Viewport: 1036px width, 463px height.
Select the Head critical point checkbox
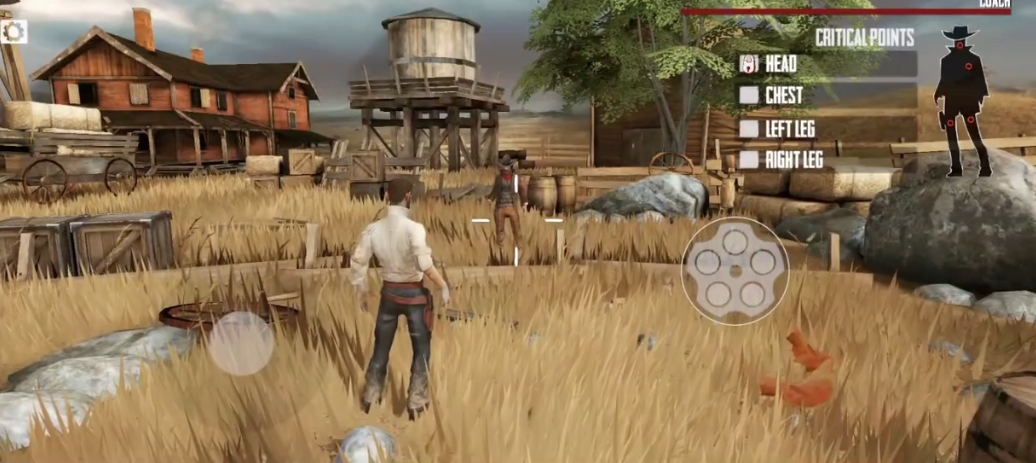(749, 65)
